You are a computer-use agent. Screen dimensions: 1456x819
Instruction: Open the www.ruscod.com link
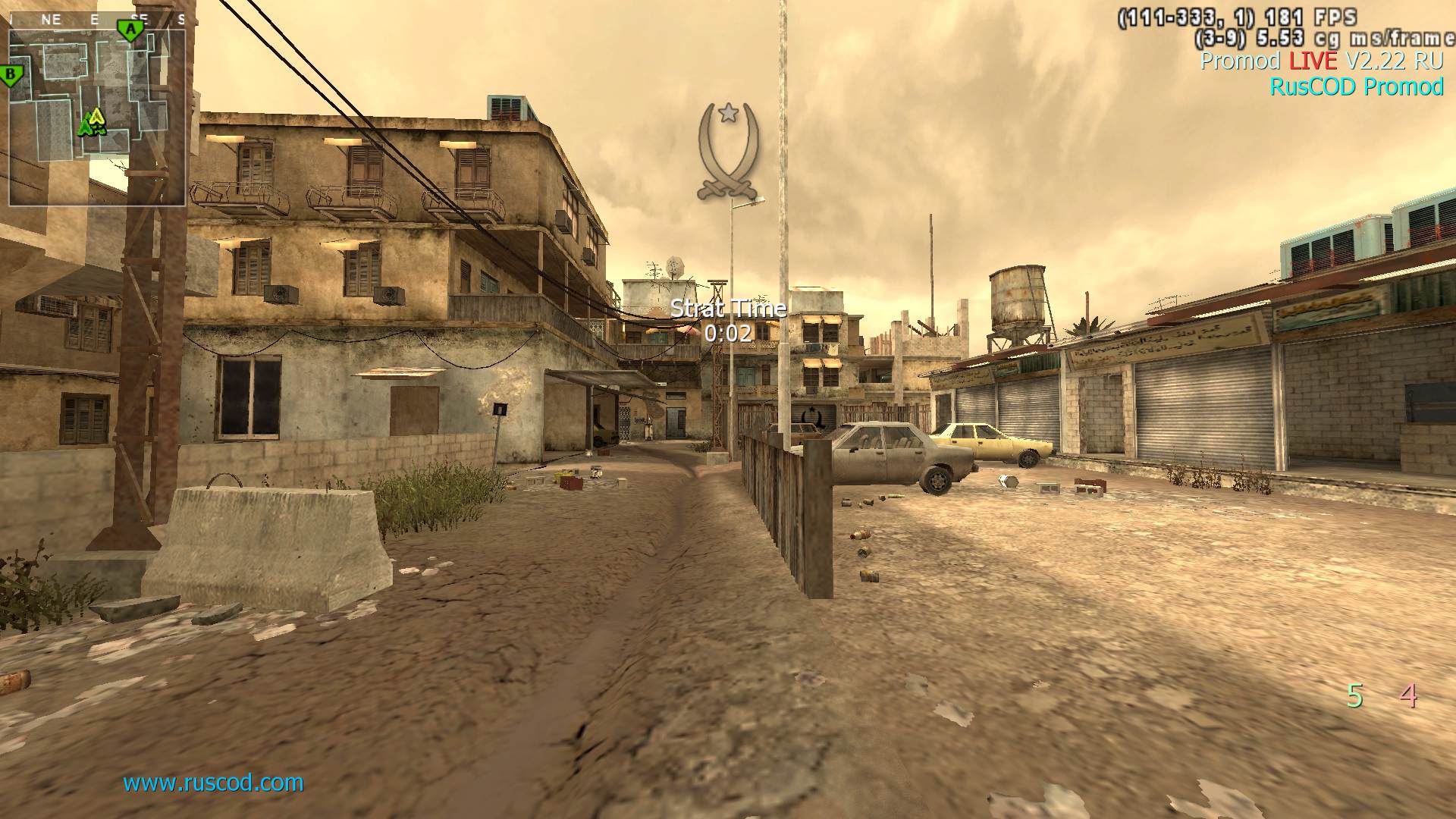click(x=213, y=782)
